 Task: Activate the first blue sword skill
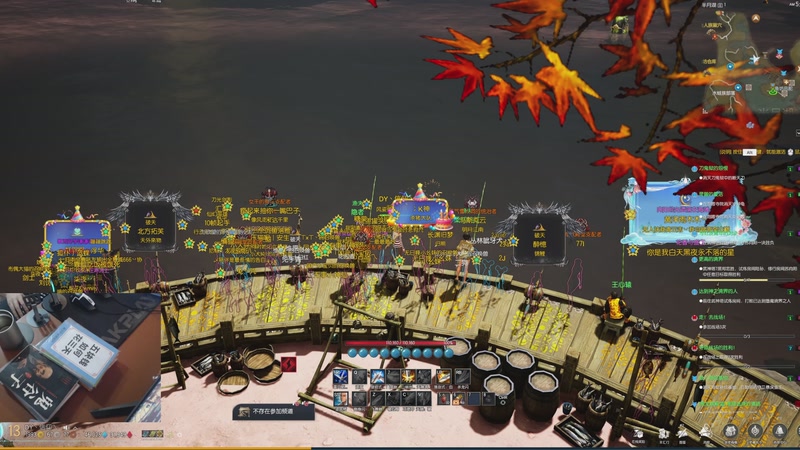(x=341, y=377)
